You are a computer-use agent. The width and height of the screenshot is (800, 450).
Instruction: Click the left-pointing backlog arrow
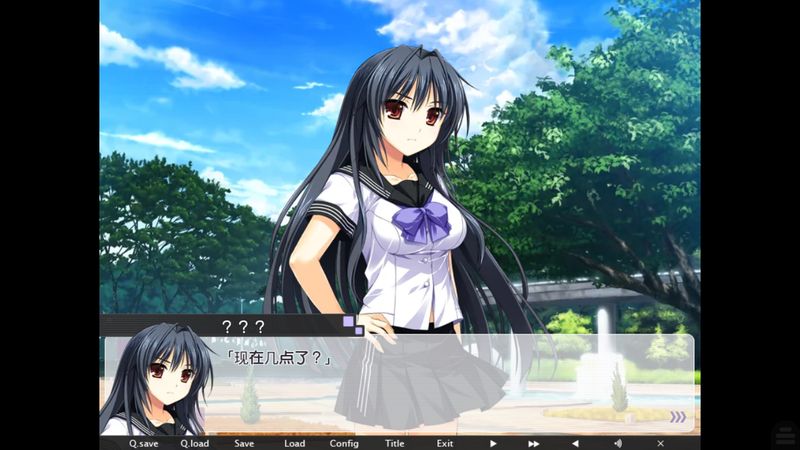tap(575, 443)
